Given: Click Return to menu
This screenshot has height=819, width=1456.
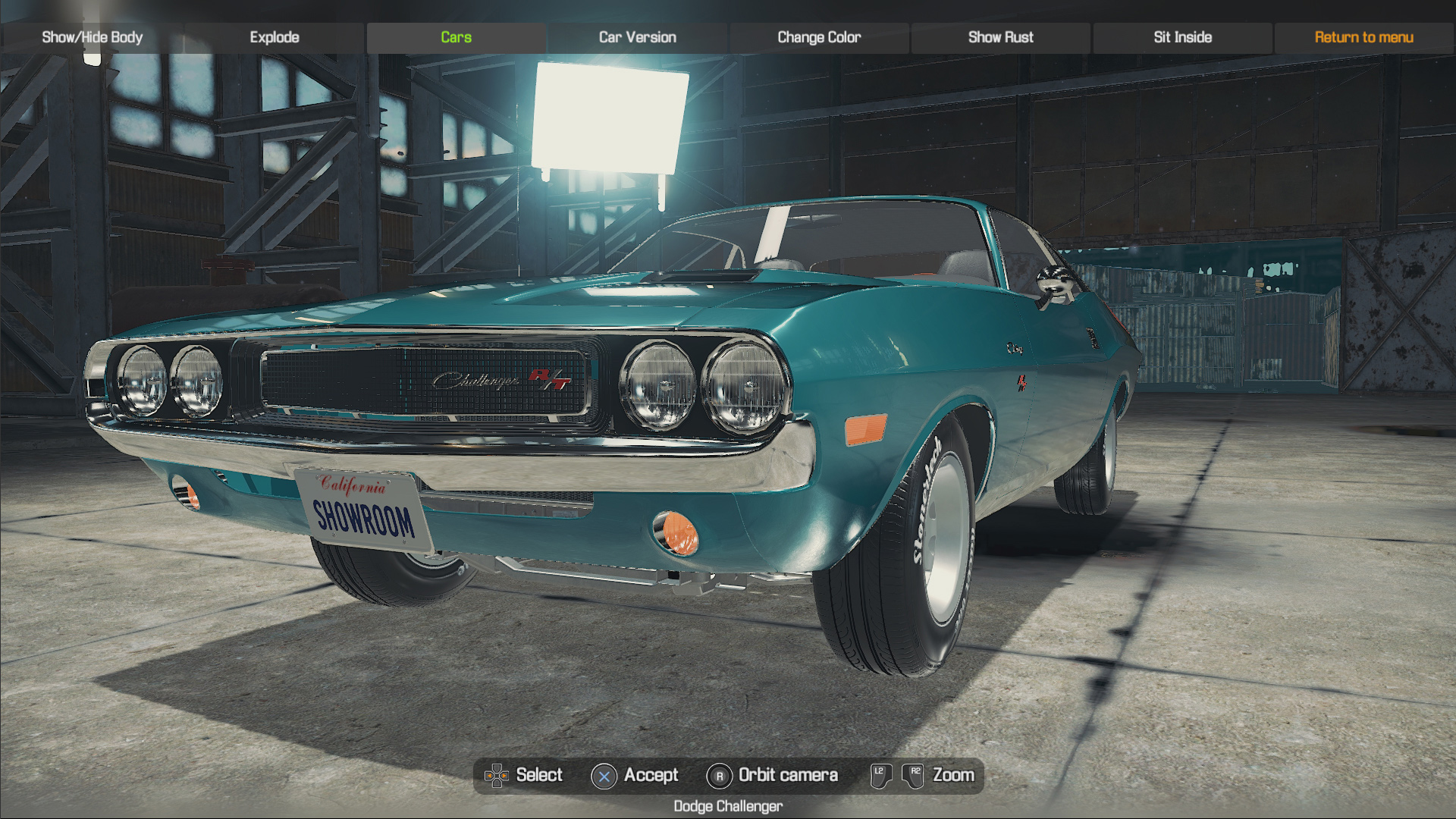Looking at the screenshot, I should 1363,37.
